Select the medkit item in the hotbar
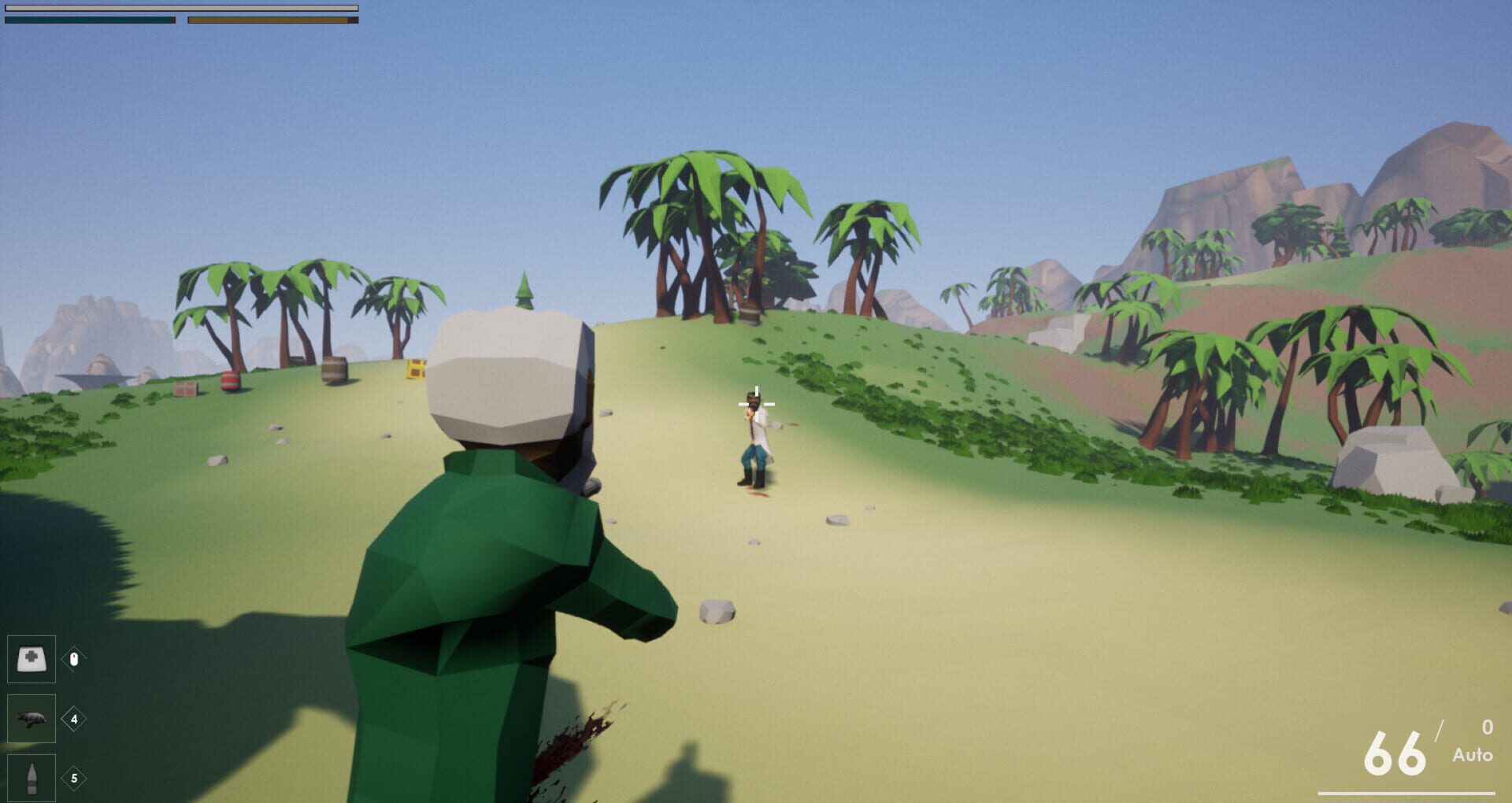 coord(31,659)
